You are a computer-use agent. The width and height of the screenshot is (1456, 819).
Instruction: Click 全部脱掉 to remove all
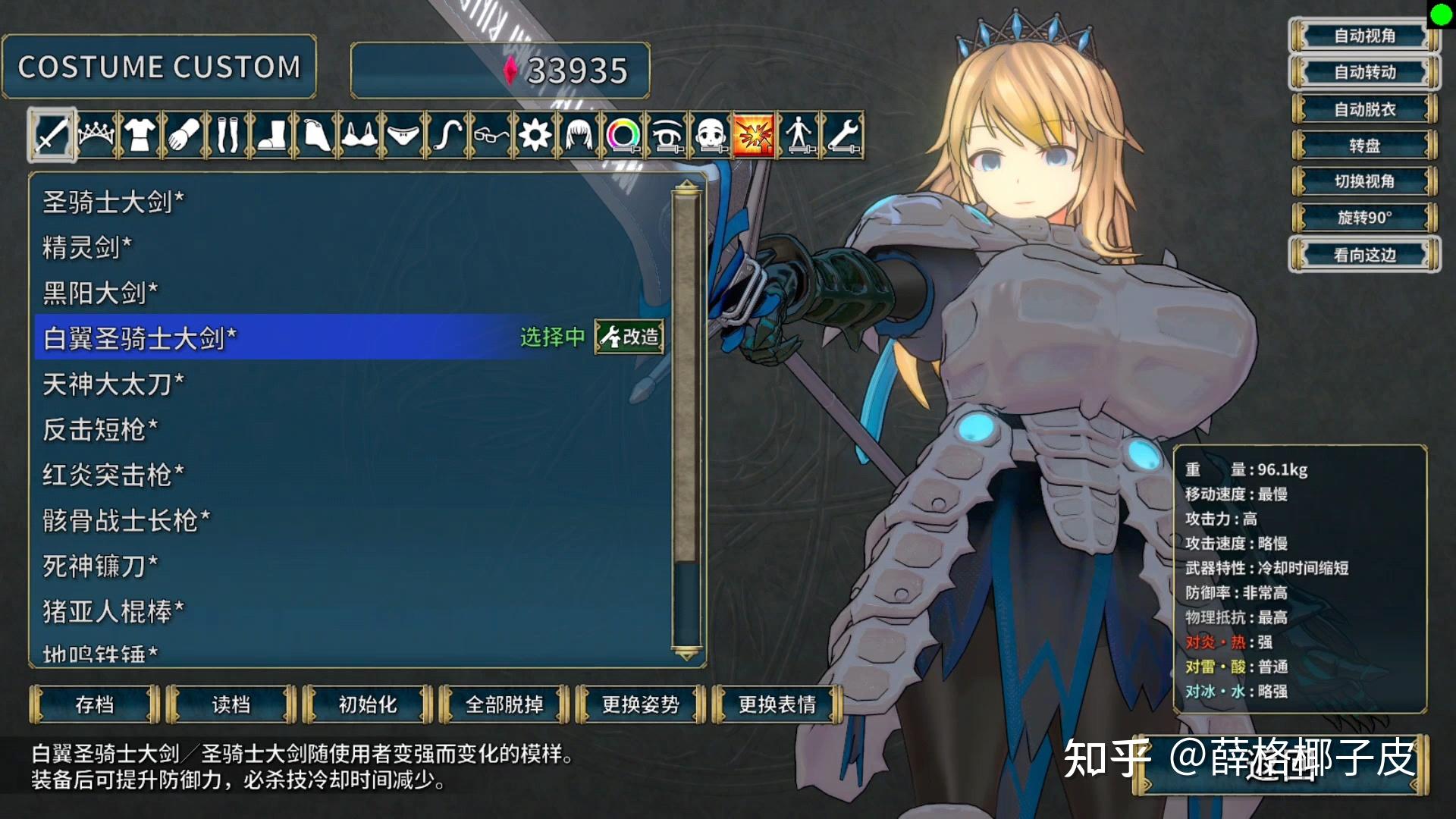504,704
